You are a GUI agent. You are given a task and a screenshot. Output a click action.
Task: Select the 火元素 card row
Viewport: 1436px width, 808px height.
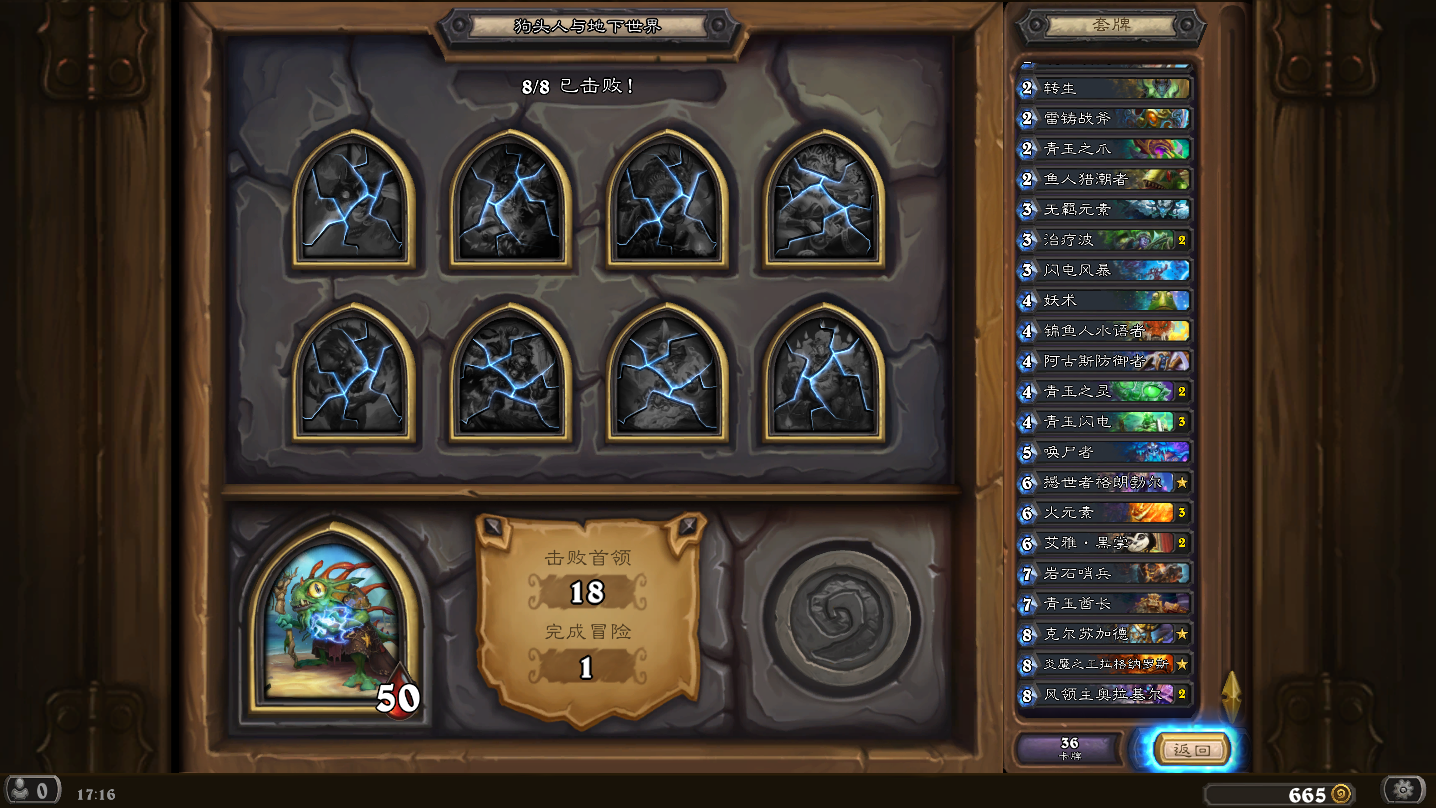[x=1104, y=512]
